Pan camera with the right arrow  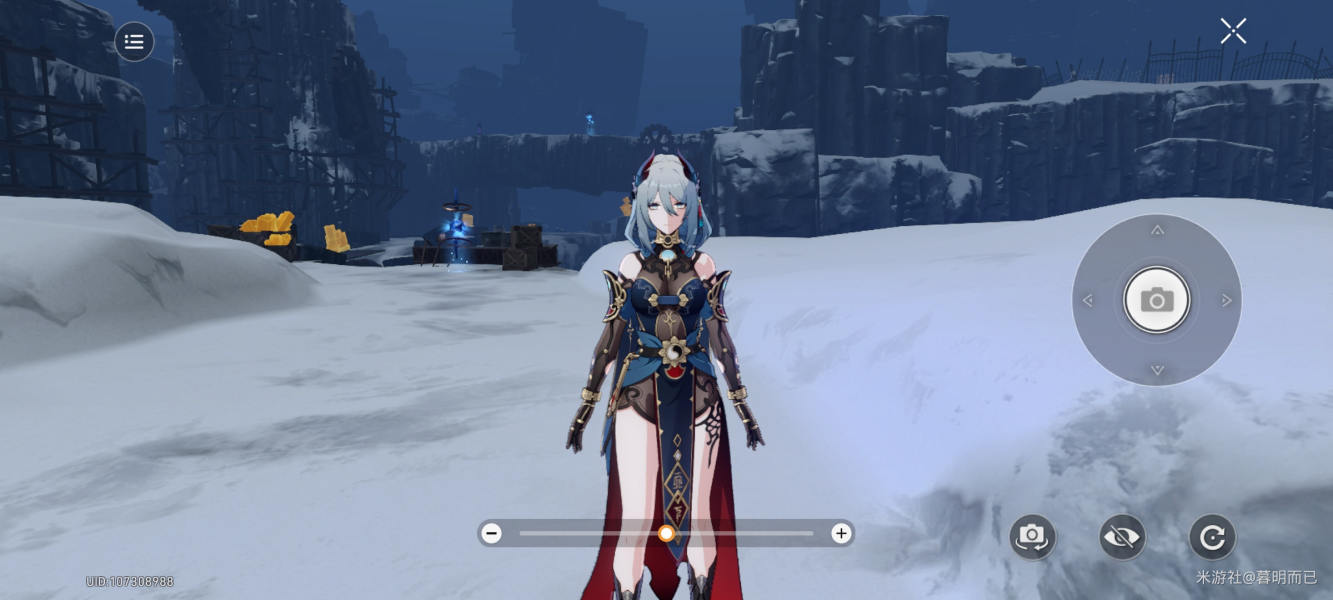pyautogui.click(x=1226, y=300)
